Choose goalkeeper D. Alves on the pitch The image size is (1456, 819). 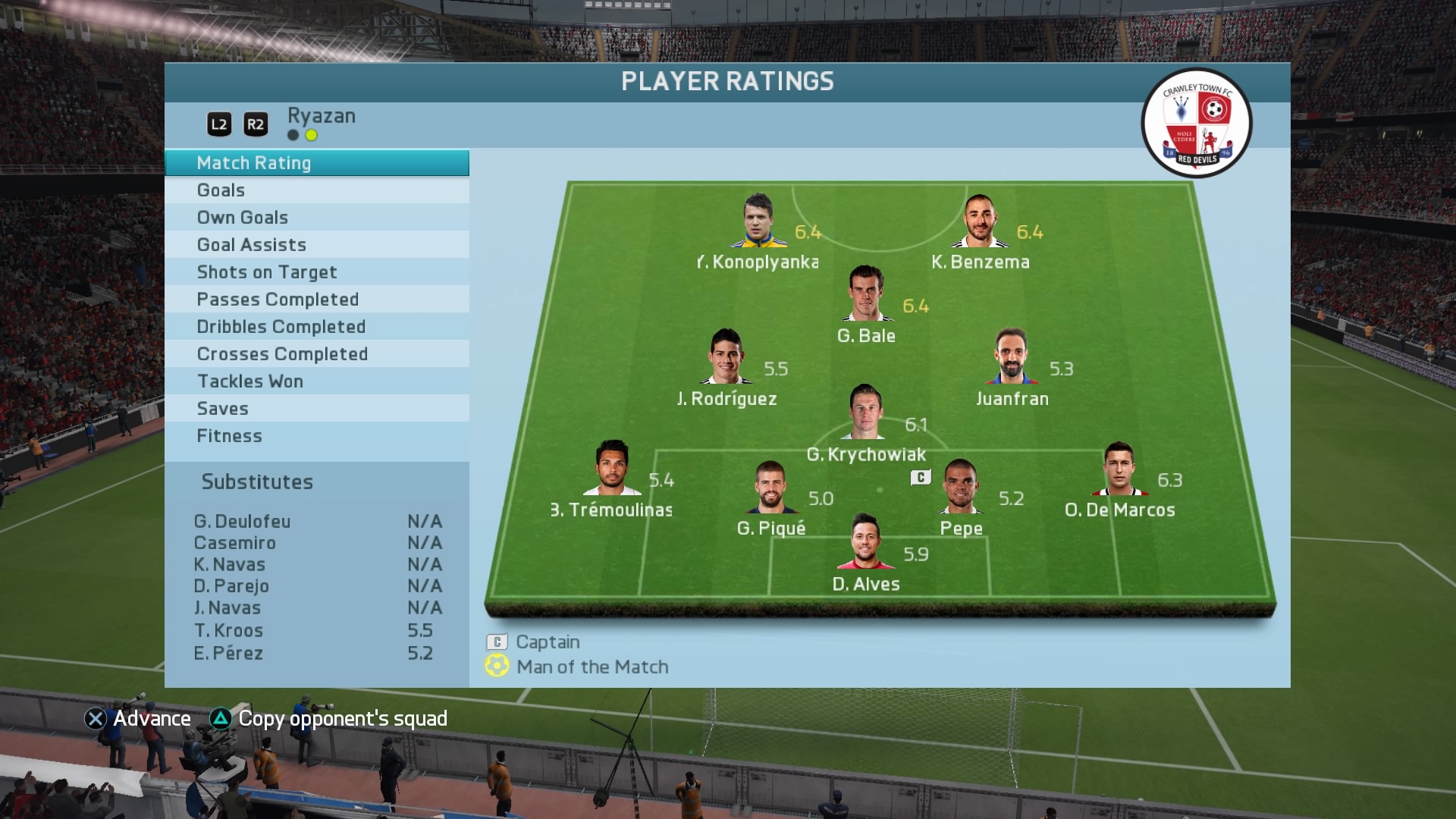[x=864, y=542]
